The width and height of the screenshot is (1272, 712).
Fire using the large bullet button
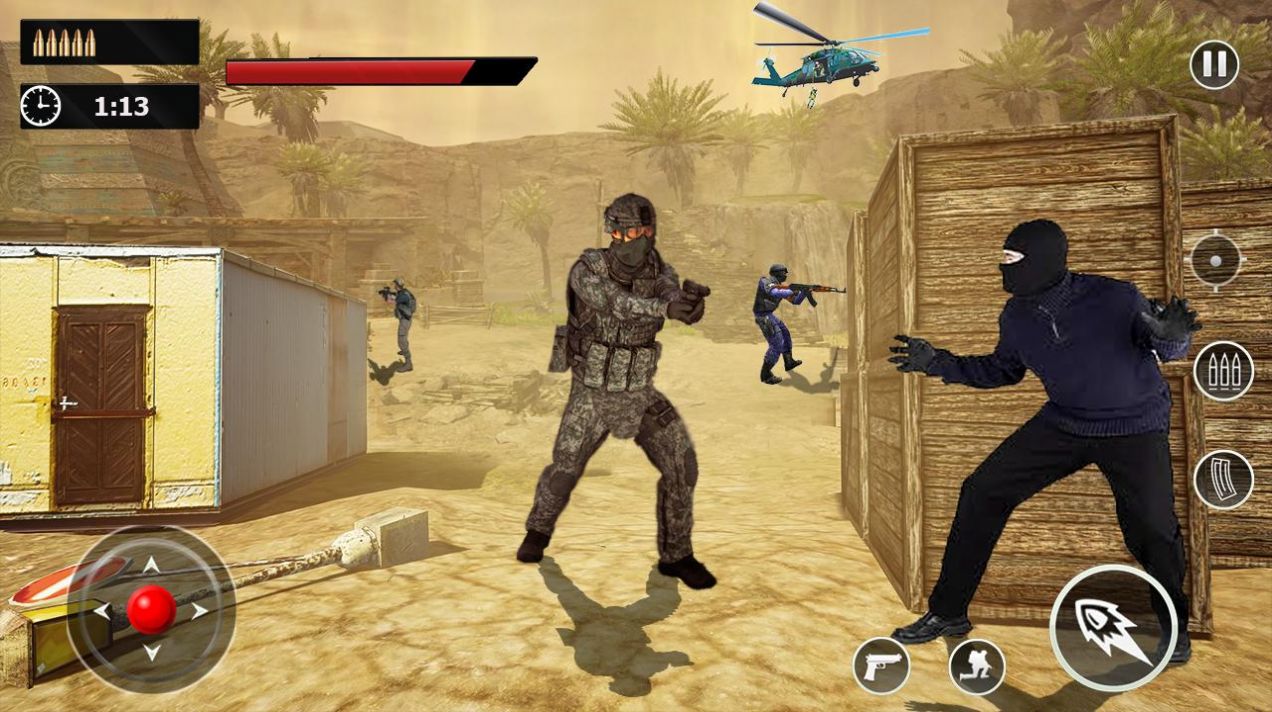click(x=1112, y=627)
